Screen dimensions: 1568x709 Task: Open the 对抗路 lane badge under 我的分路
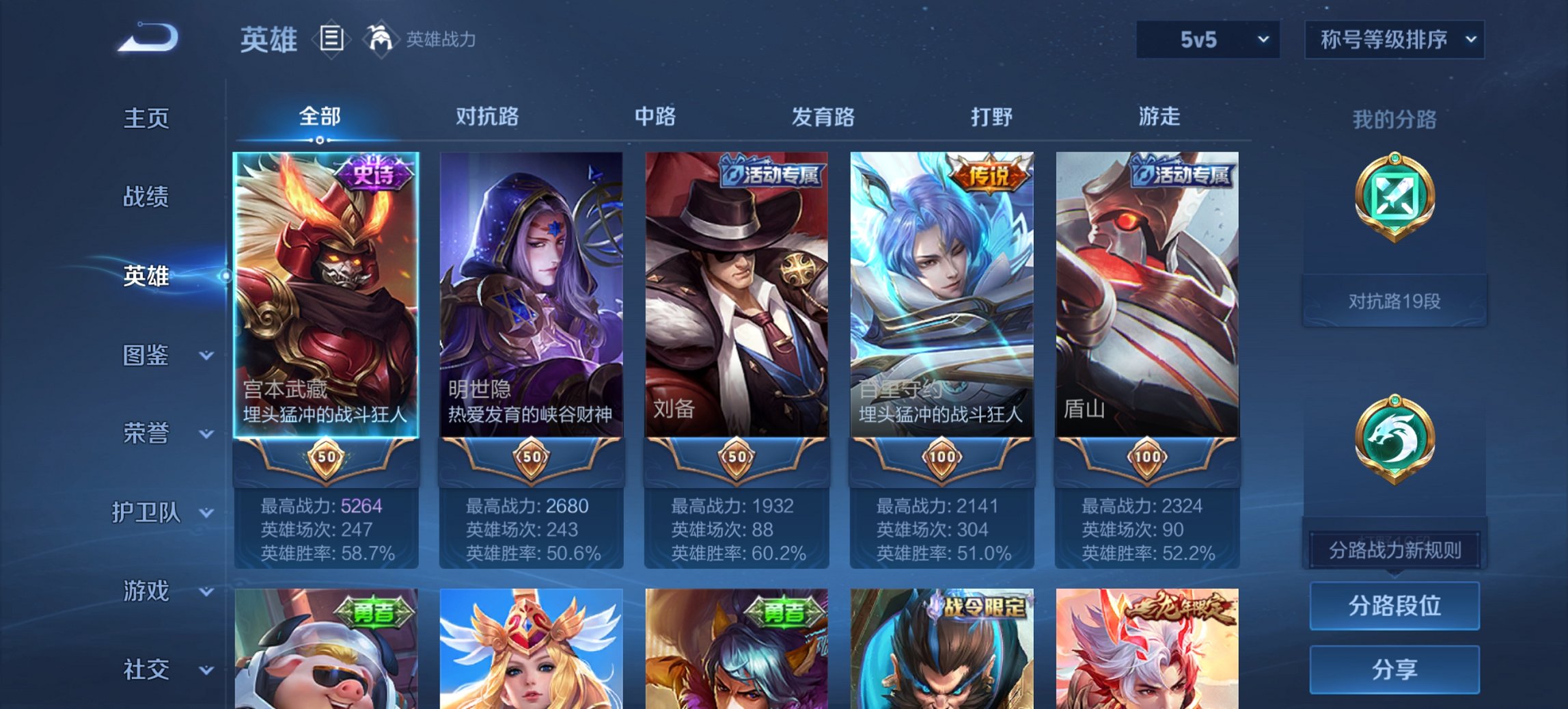click(1394, 212)
